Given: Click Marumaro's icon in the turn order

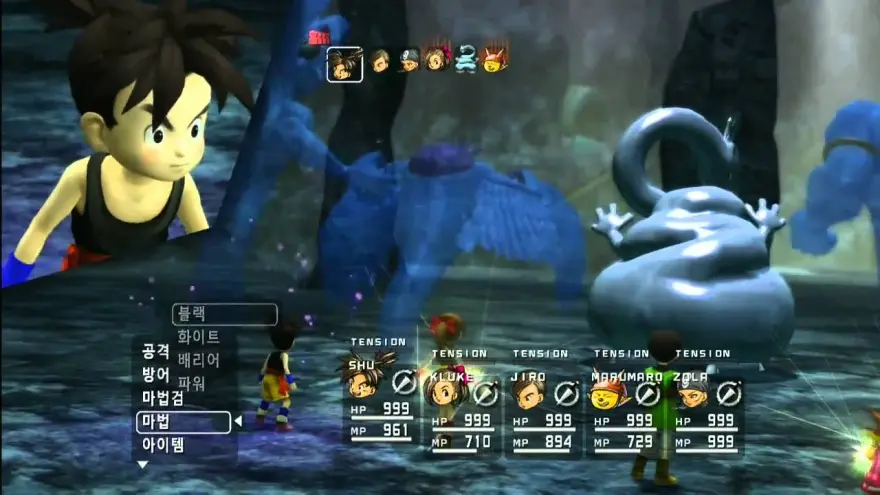Looking at the screenshot, I should pos(495,60).
